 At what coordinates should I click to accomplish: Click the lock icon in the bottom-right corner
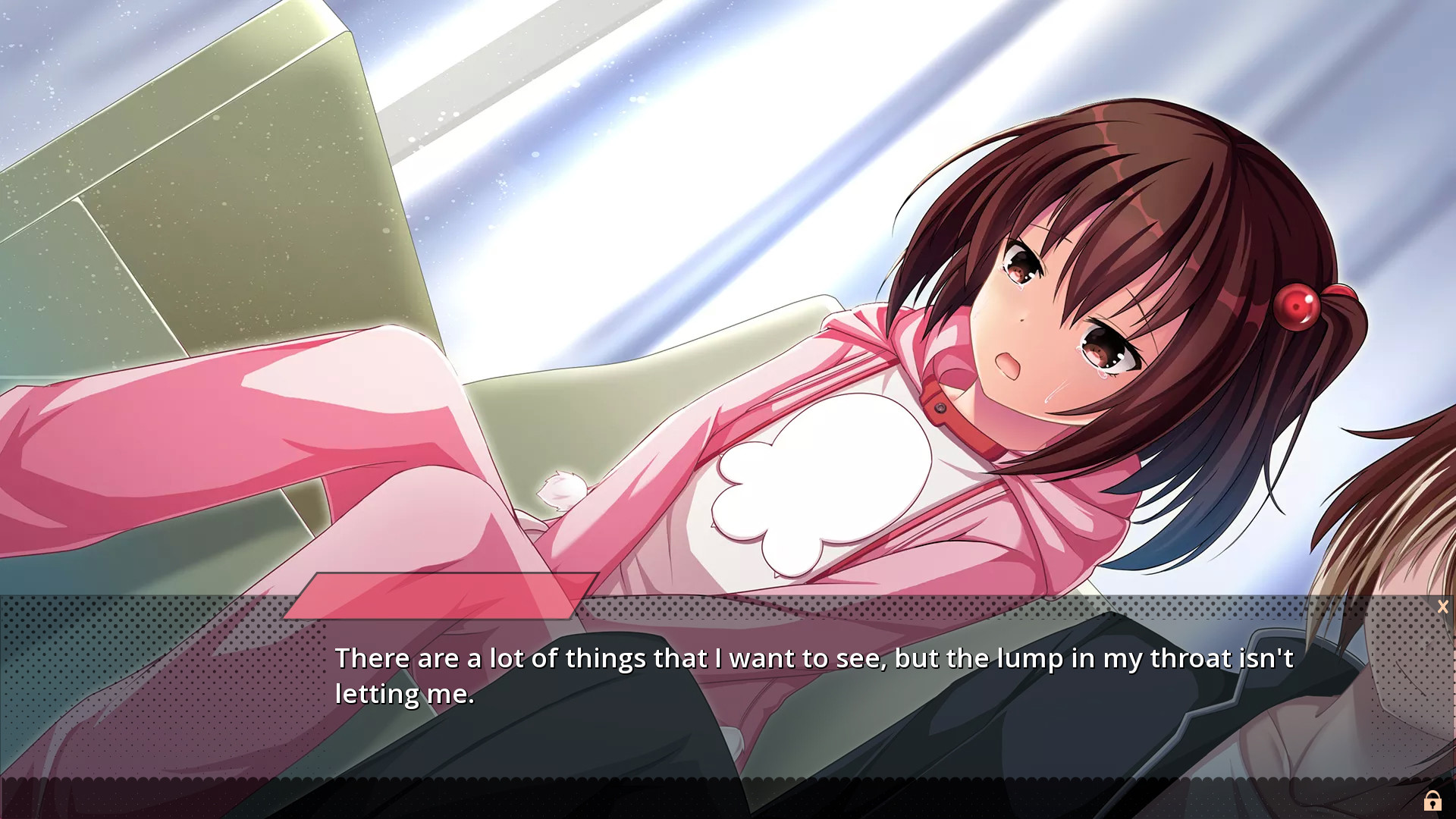1433,799
